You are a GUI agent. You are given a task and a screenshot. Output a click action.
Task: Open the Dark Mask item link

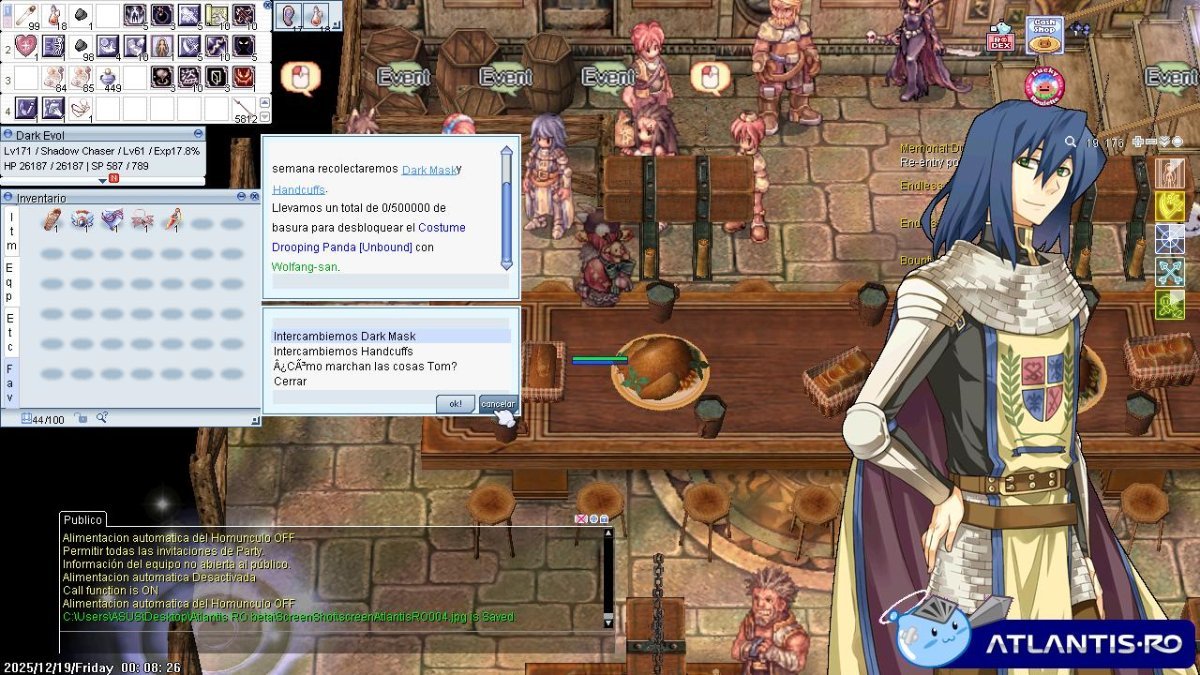[x=428, y=170]
